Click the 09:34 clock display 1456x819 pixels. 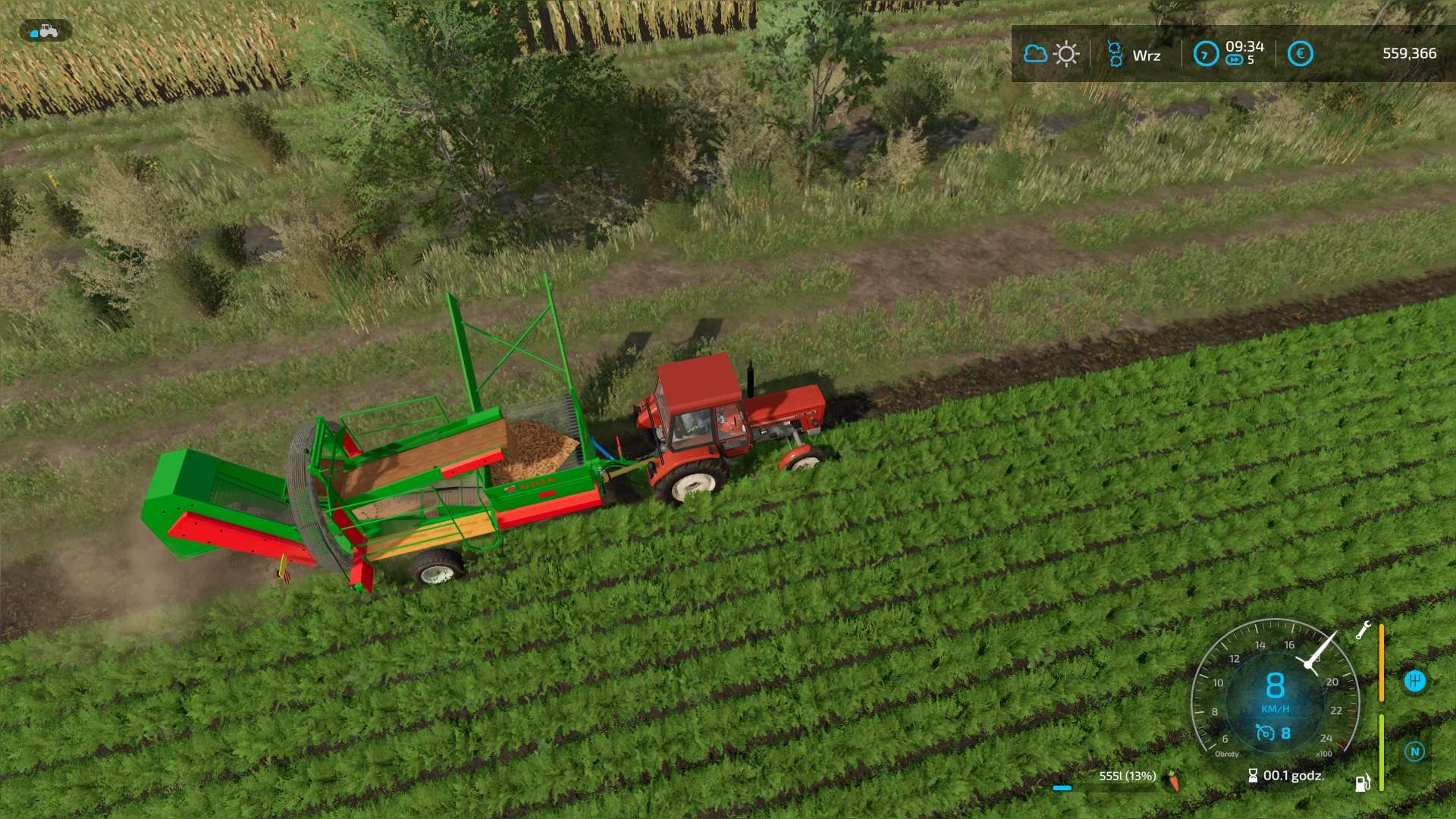coord(1244,48)
